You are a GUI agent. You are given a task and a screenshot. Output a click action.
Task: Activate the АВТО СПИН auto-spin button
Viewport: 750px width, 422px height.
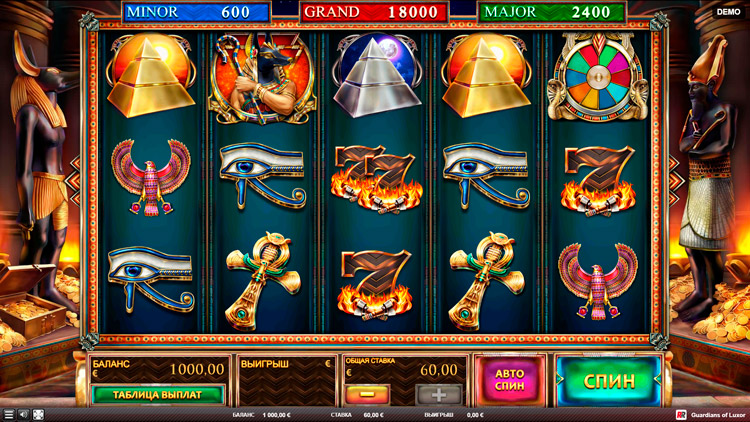[x=510, y=380]
